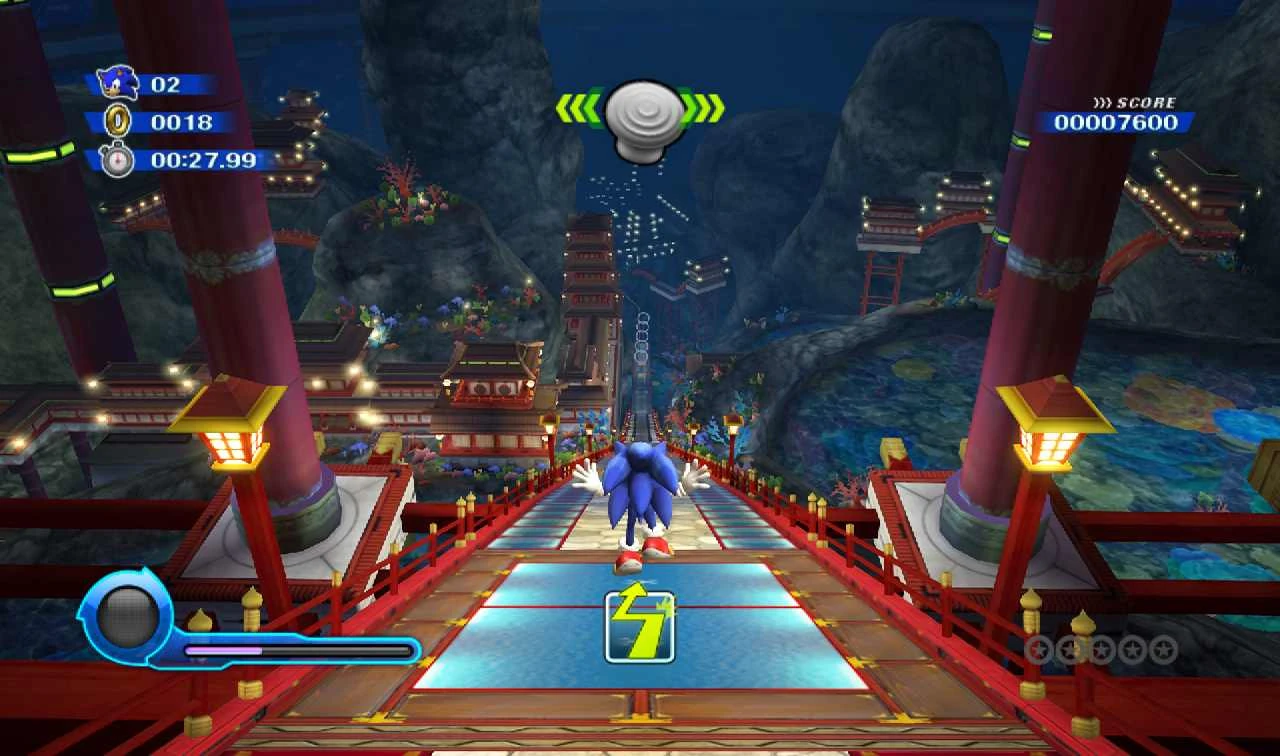Click the score value 00007600
The width and height of the screenshot is (1280, 756).
tap(1116, 122)
